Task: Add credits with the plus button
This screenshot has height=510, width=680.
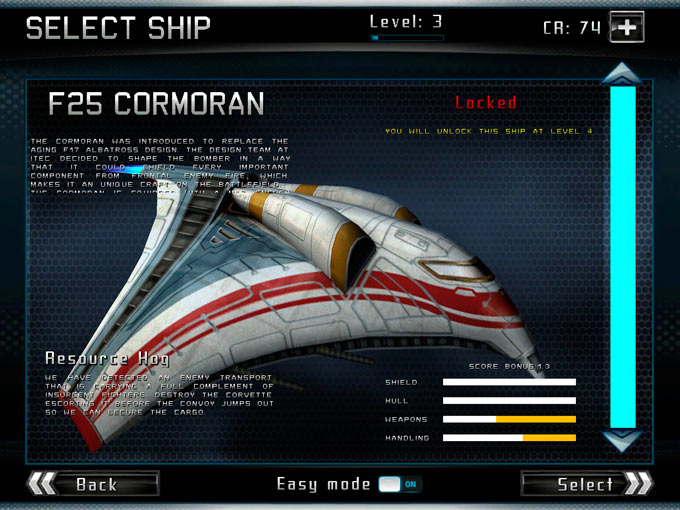Action: 626,28
